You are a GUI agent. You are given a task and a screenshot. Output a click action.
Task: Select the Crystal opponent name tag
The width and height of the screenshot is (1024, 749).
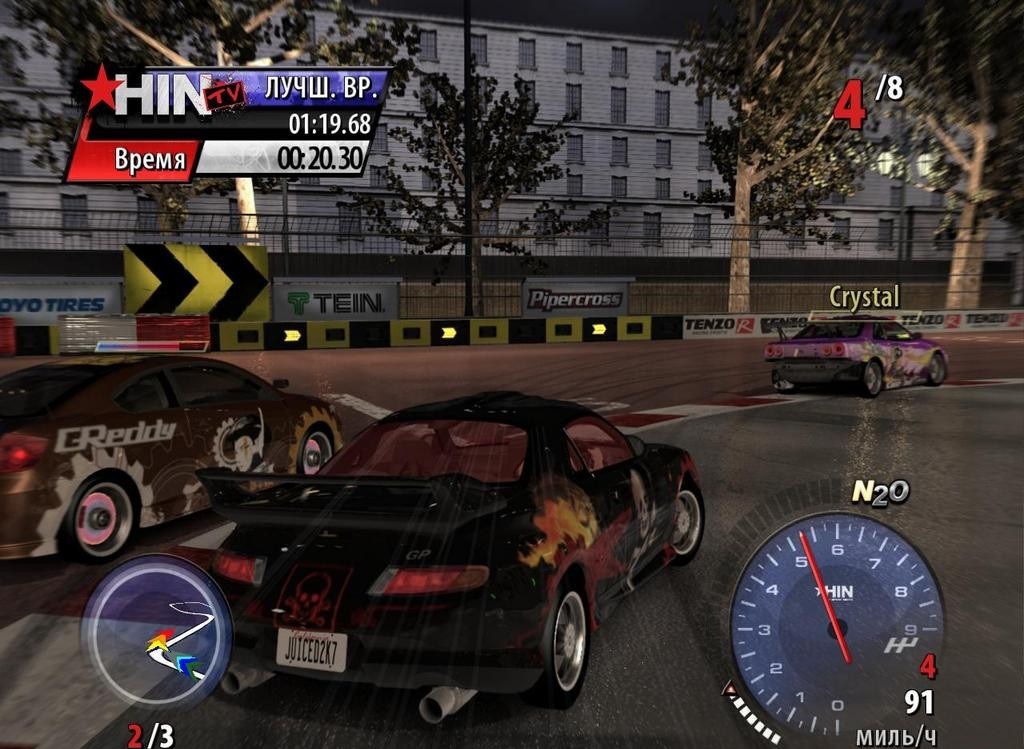(x=864, y=297)
